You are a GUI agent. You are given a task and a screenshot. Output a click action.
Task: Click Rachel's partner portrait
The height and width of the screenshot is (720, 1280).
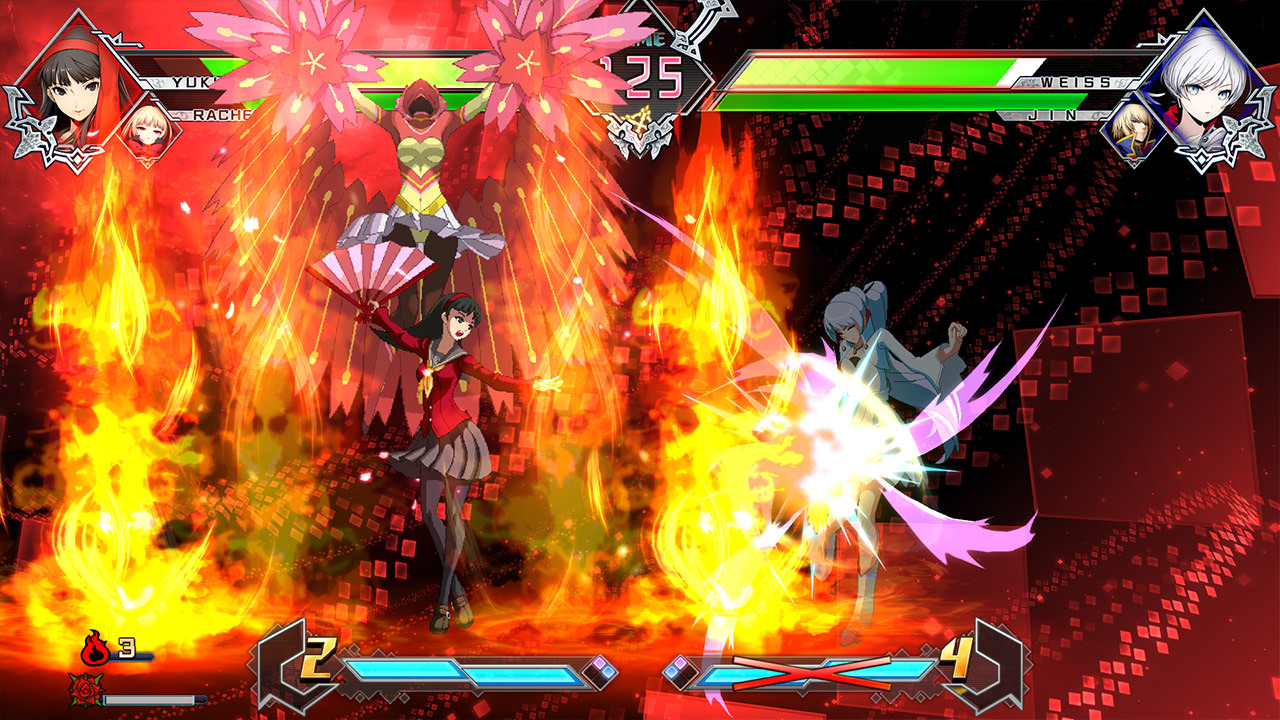pyautogui.click(x=148, y=135)
